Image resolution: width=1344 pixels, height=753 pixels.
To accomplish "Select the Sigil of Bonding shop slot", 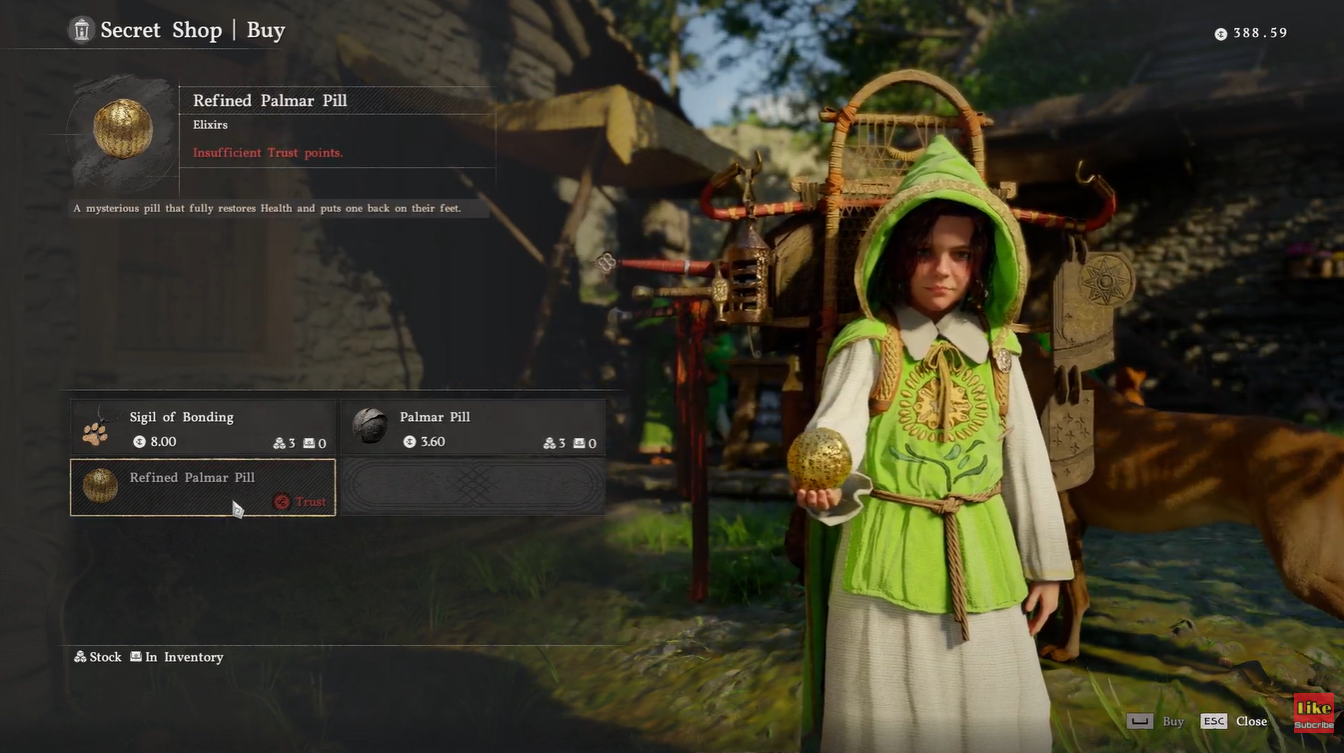I will [x=203, y=427].
